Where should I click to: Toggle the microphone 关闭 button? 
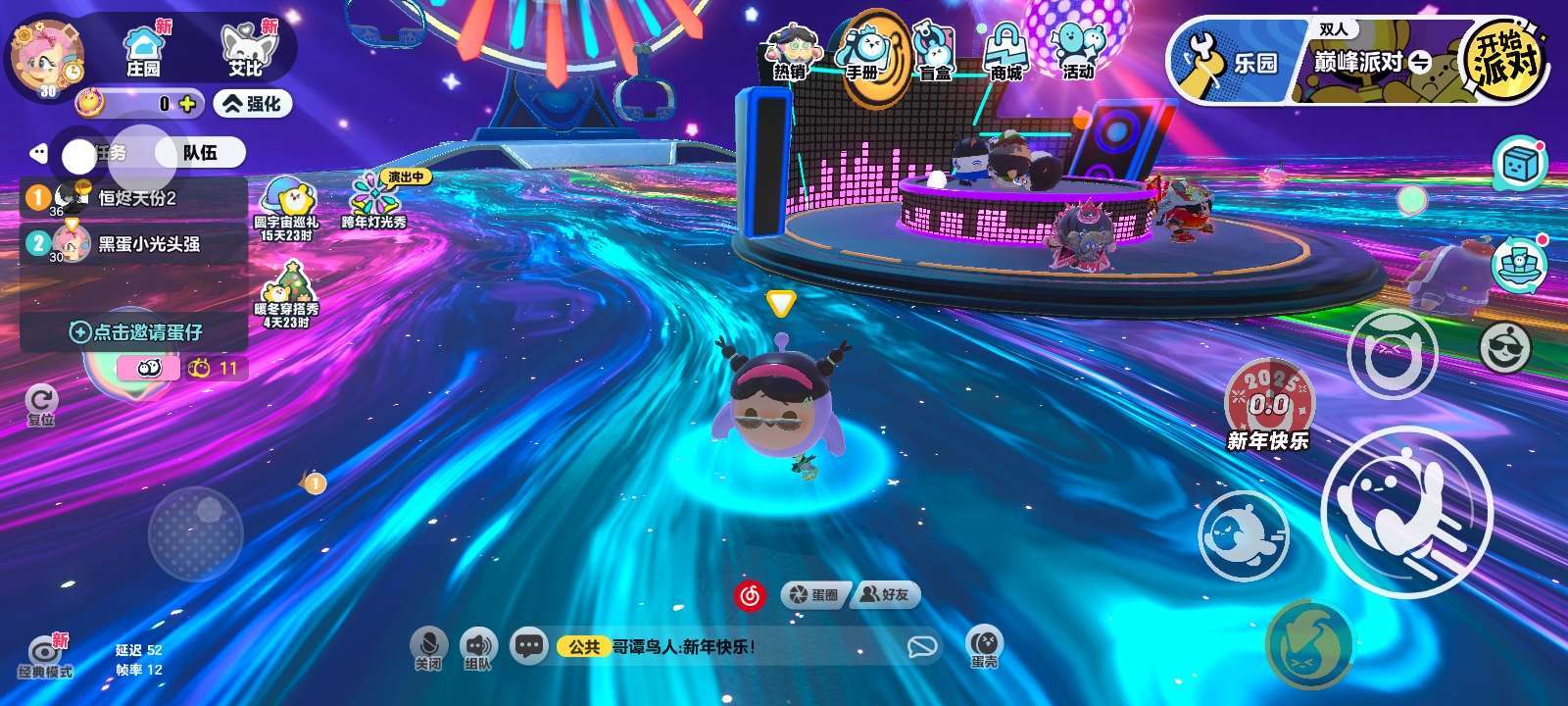coord(428,648)
